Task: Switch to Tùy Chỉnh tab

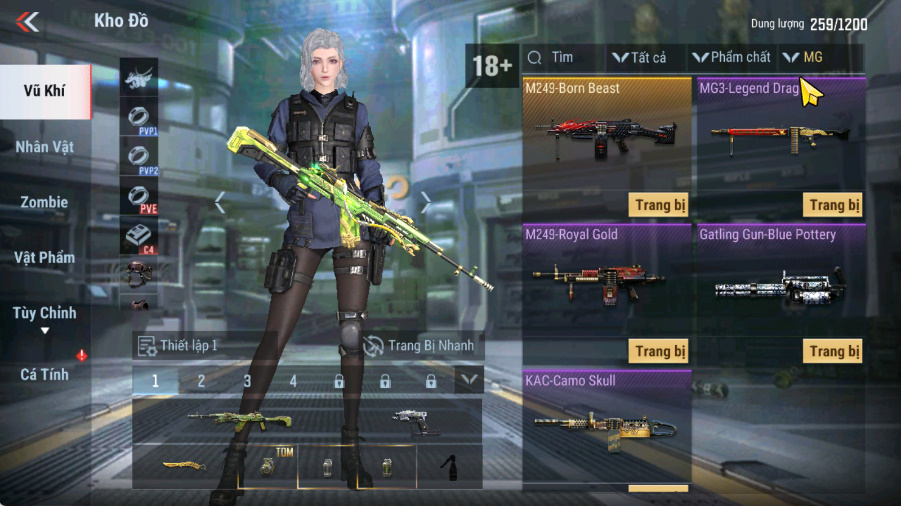Action: click(x=45, y=313)
